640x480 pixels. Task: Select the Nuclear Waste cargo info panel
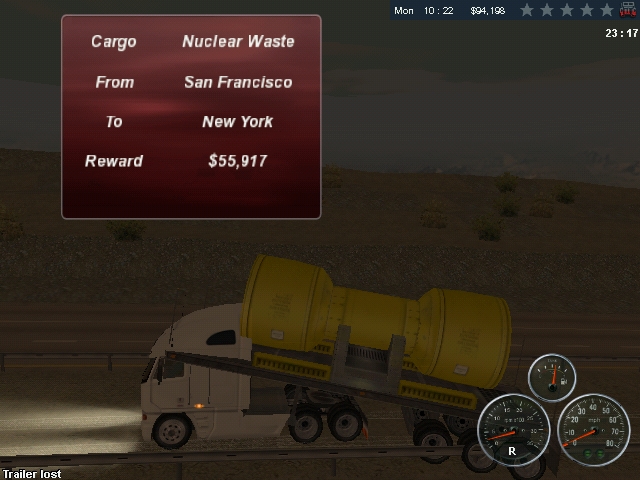(191, 117)
